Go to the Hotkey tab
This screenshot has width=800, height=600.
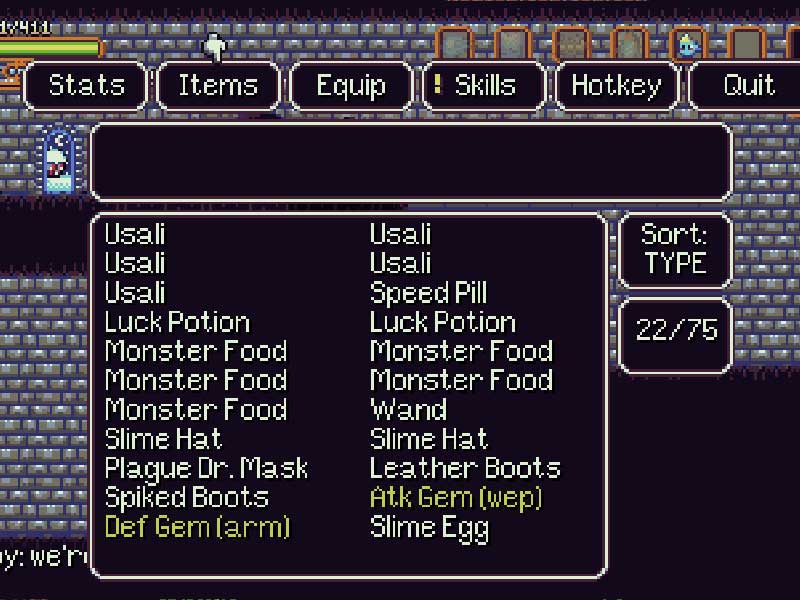click(x=616, y=85)
